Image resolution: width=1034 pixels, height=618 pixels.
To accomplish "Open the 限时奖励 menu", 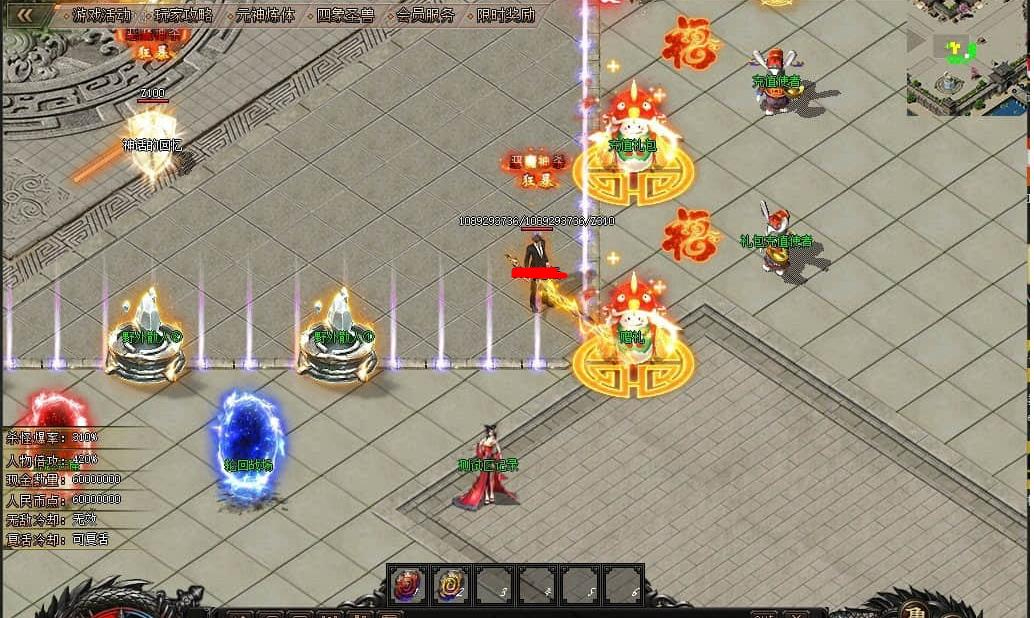I will [505, 15].
